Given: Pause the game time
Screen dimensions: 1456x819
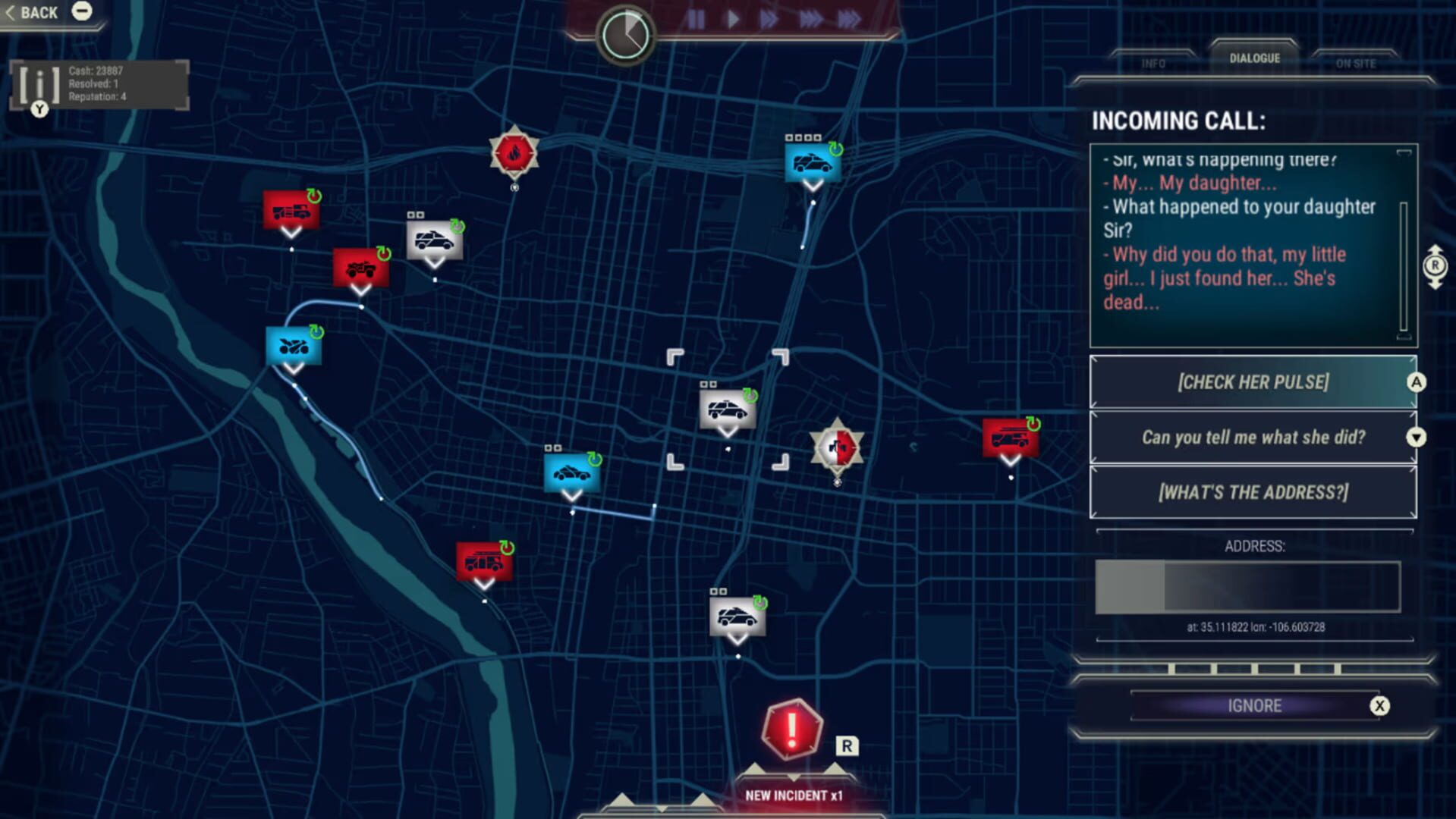Looking at the screenshot, I should (695, 20).
